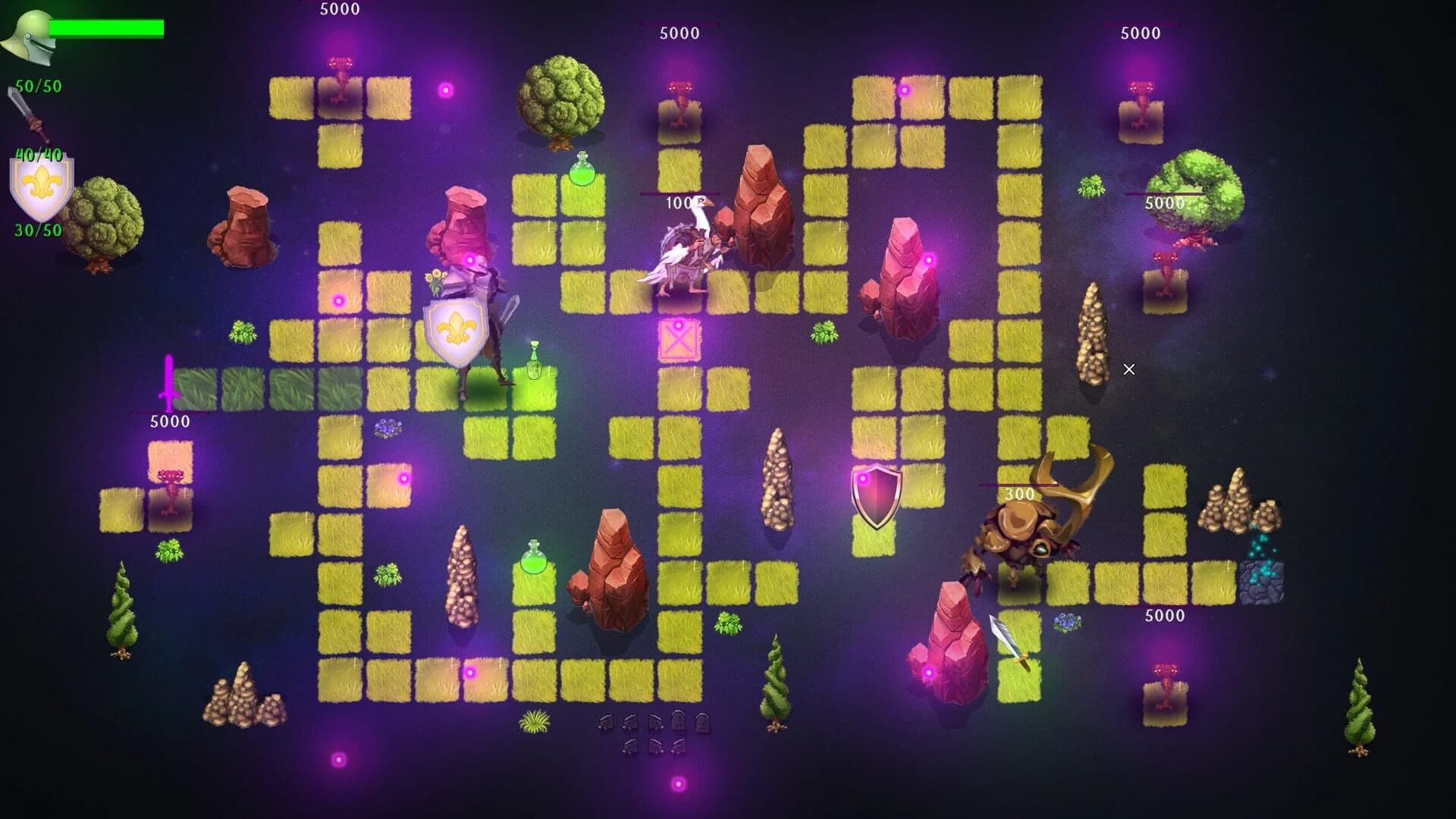The height and width of the screenshot is (819, 1456).
Task: Click the green health bar at top left
Action: point(106,28)
